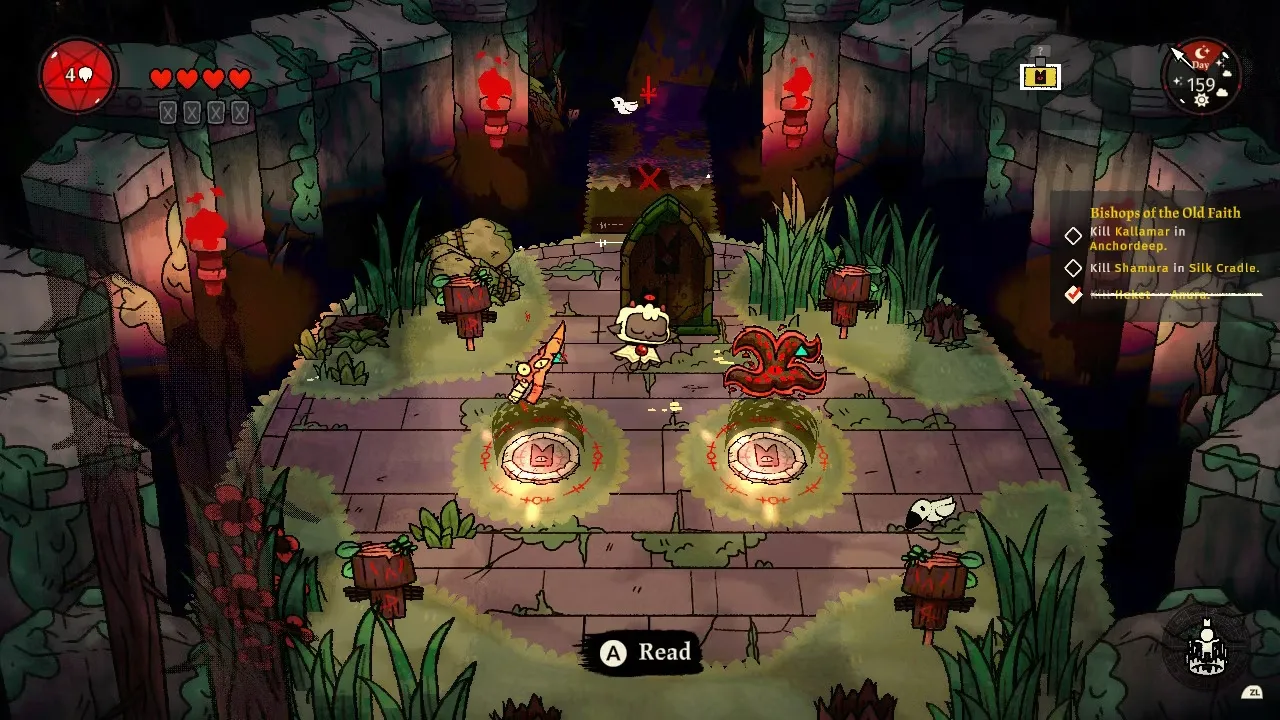Select the yellow framed item icon
This screenshot has height=720, width=1280.
(1040, 76)
